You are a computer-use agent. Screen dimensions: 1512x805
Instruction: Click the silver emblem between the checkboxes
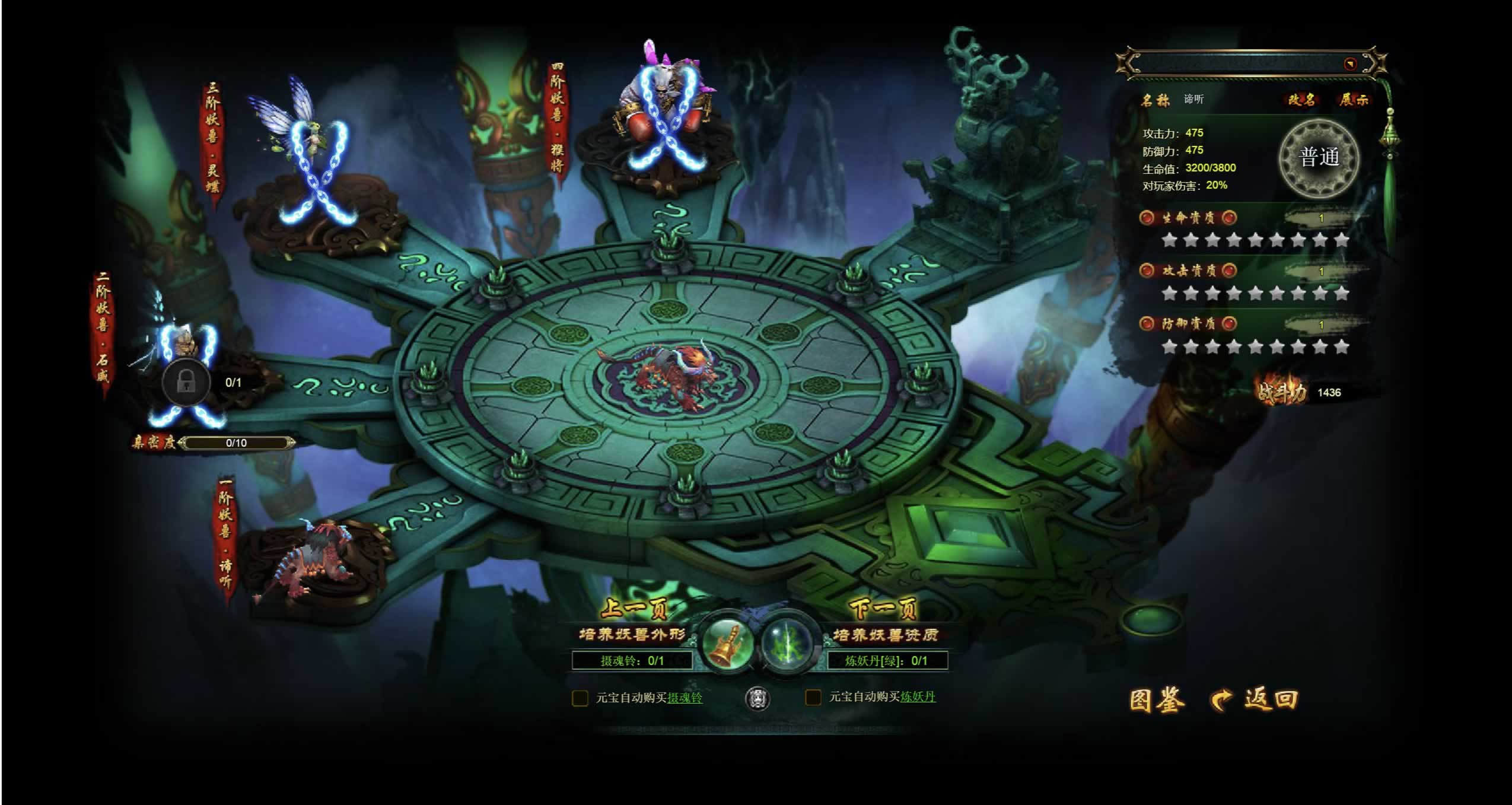click(x=757, y=698)
